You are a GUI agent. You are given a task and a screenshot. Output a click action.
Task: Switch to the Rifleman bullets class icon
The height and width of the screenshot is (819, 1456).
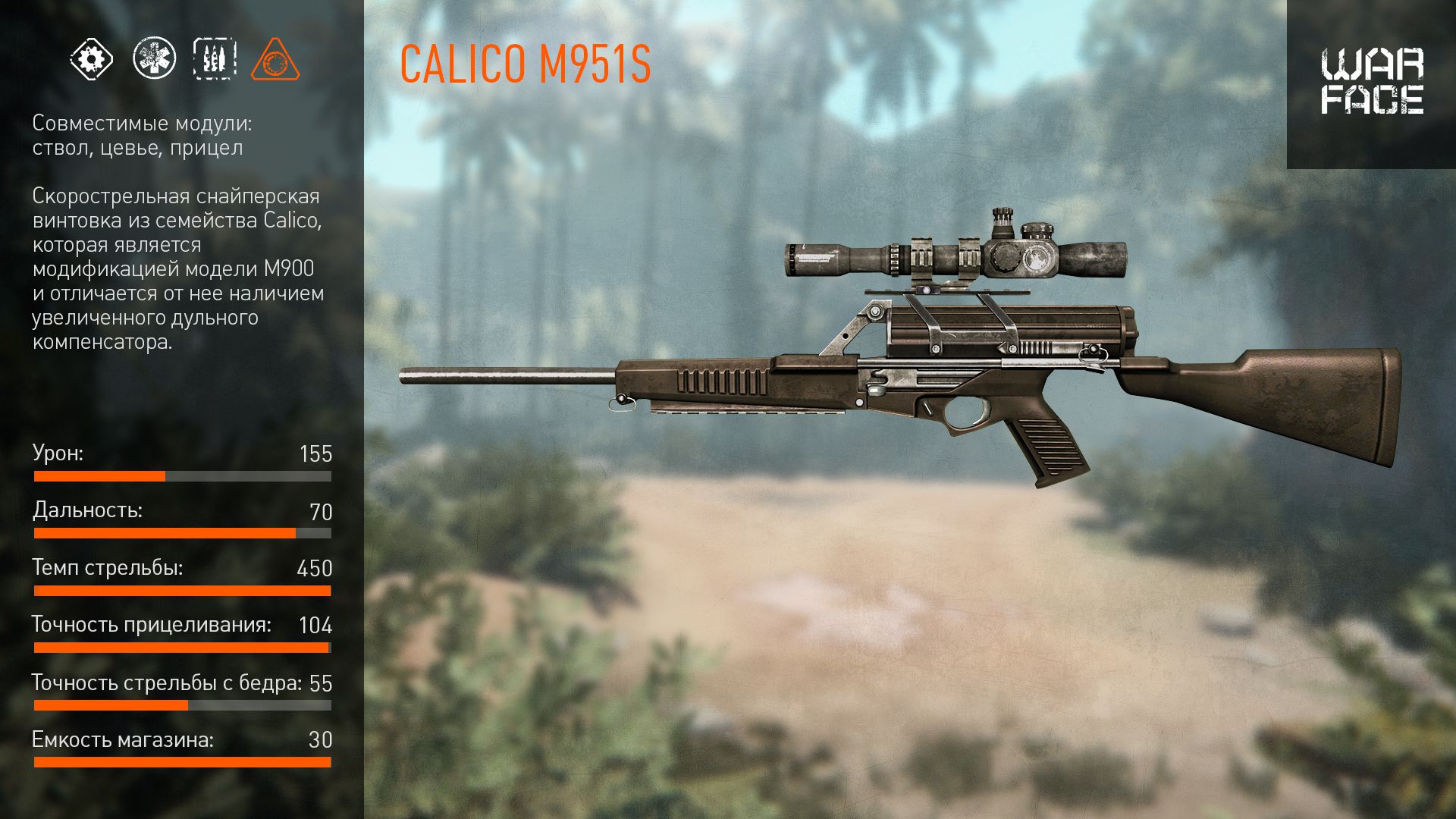coord(215,58)
